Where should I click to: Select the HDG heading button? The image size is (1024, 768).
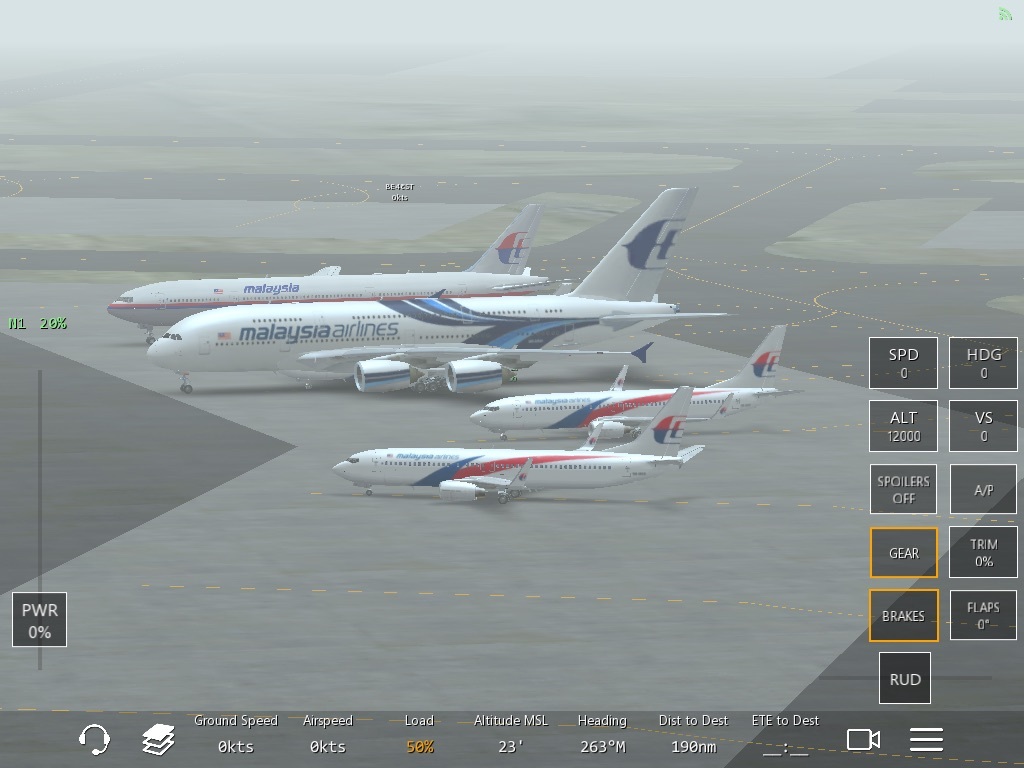click(983, 363)
